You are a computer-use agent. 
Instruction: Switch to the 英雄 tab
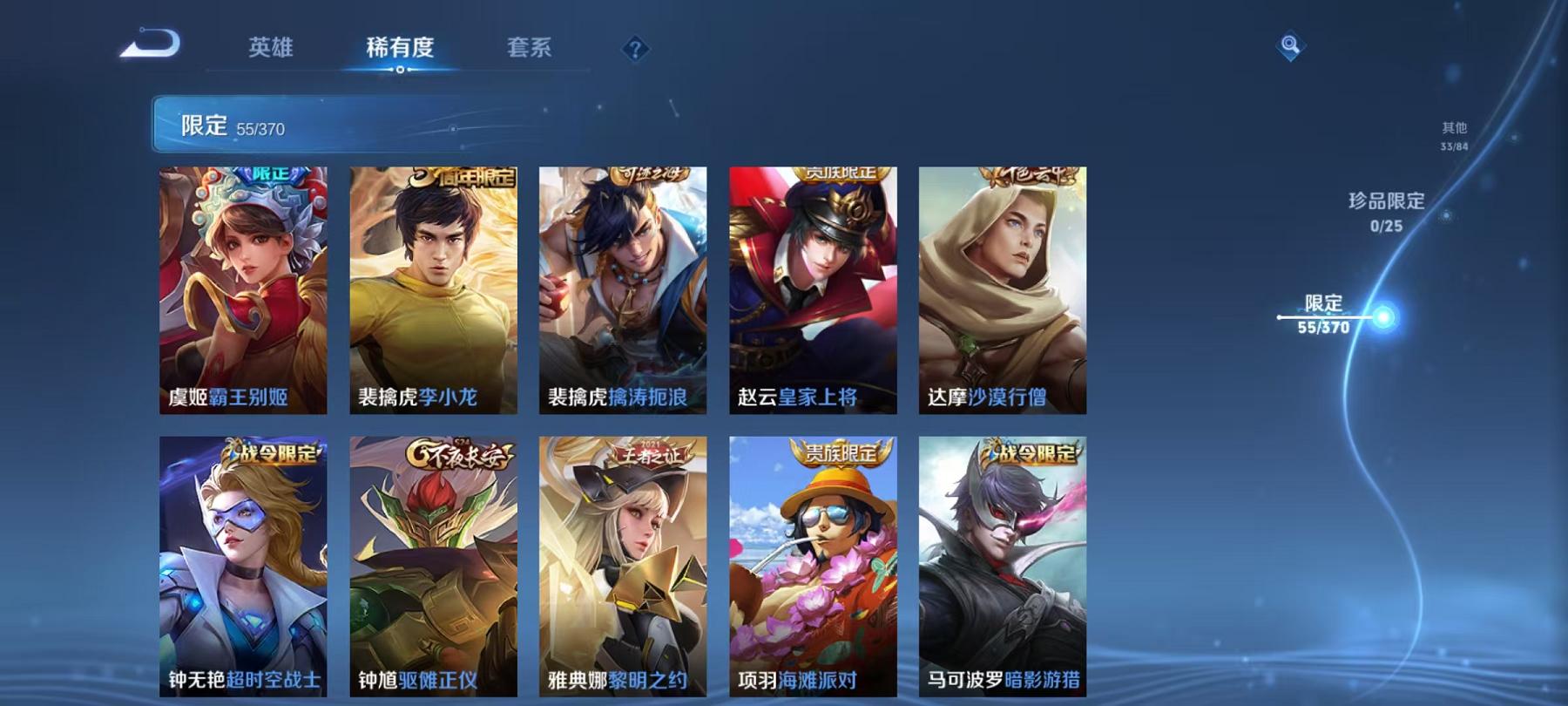tap(273, 49)
